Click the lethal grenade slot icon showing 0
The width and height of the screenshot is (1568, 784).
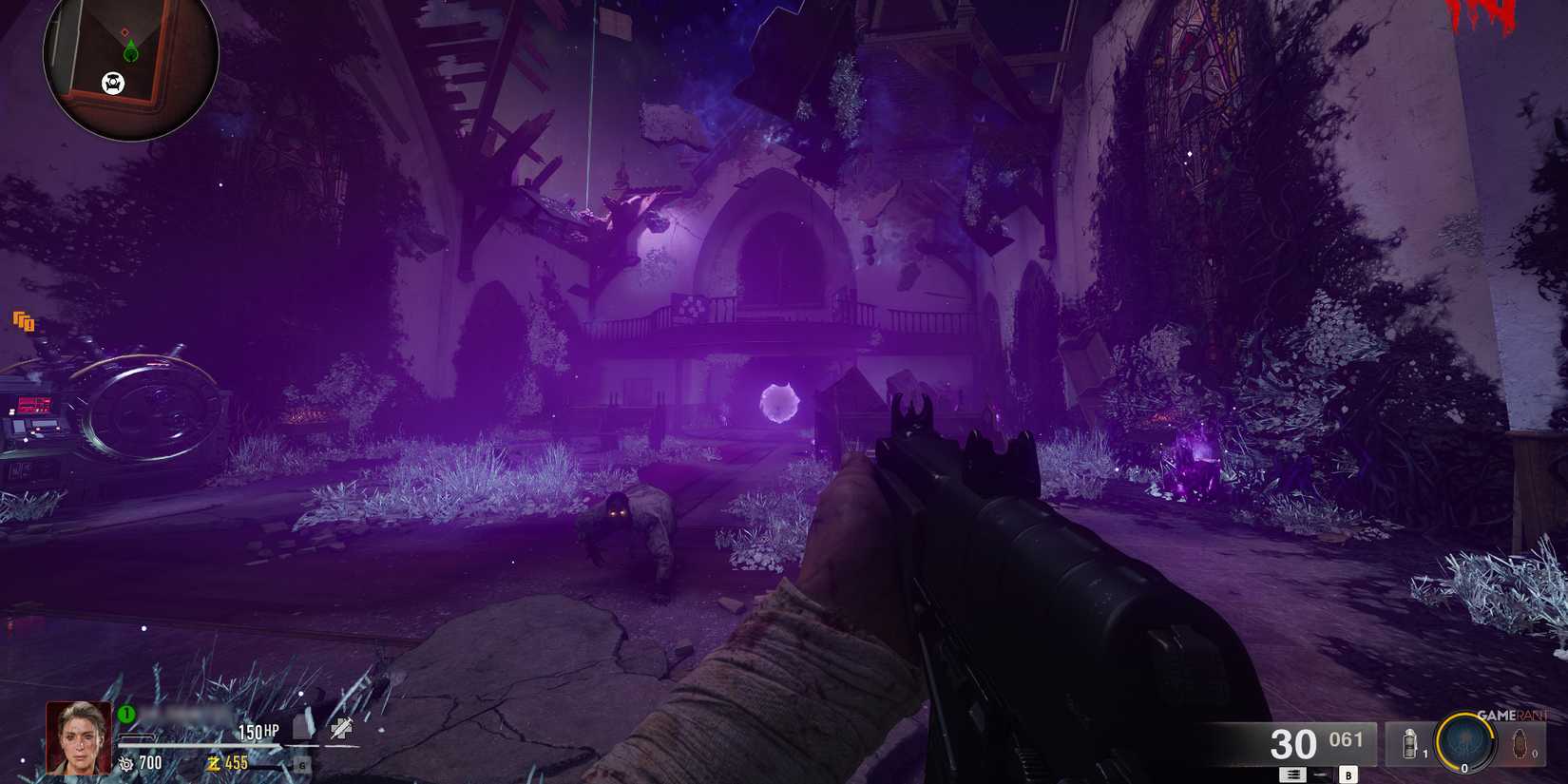[x=1519, y=743]
